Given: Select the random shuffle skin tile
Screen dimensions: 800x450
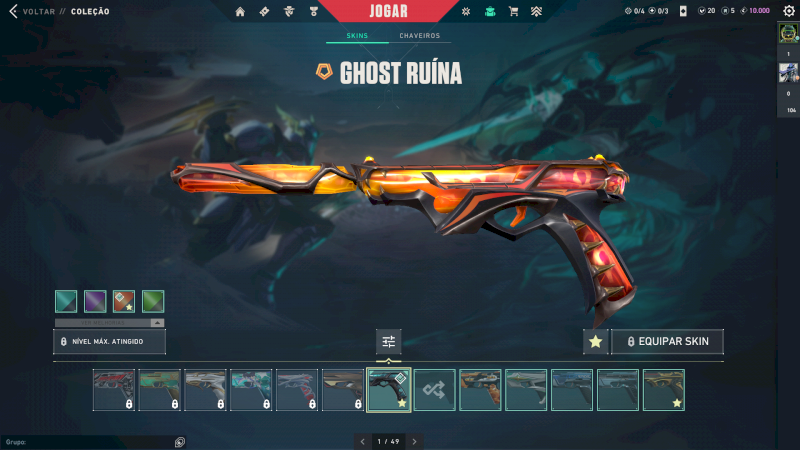Looking at the screenshot, I should (x=435, y=390).
